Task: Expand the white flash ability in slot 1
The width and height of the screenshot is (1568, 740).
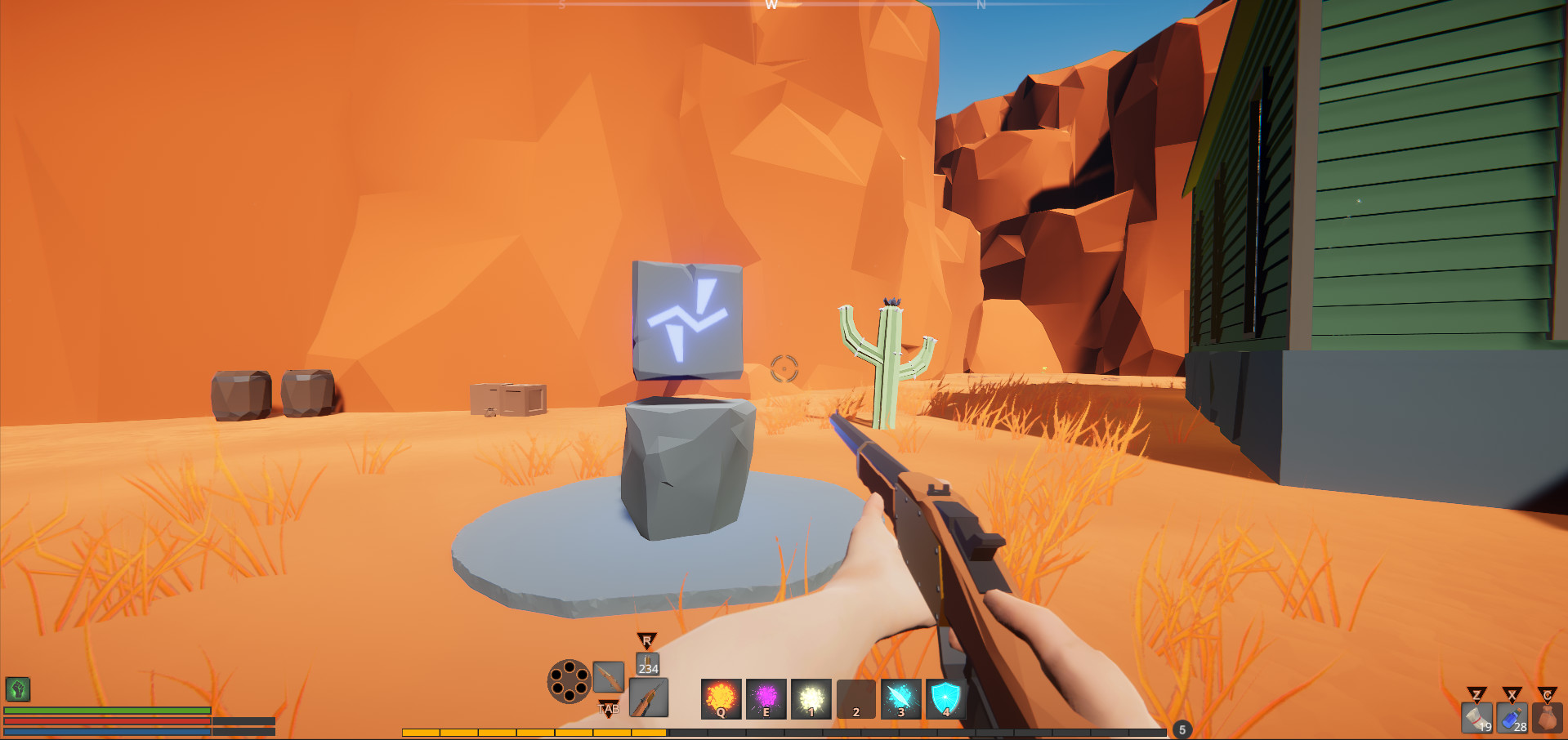Action: 810,701
